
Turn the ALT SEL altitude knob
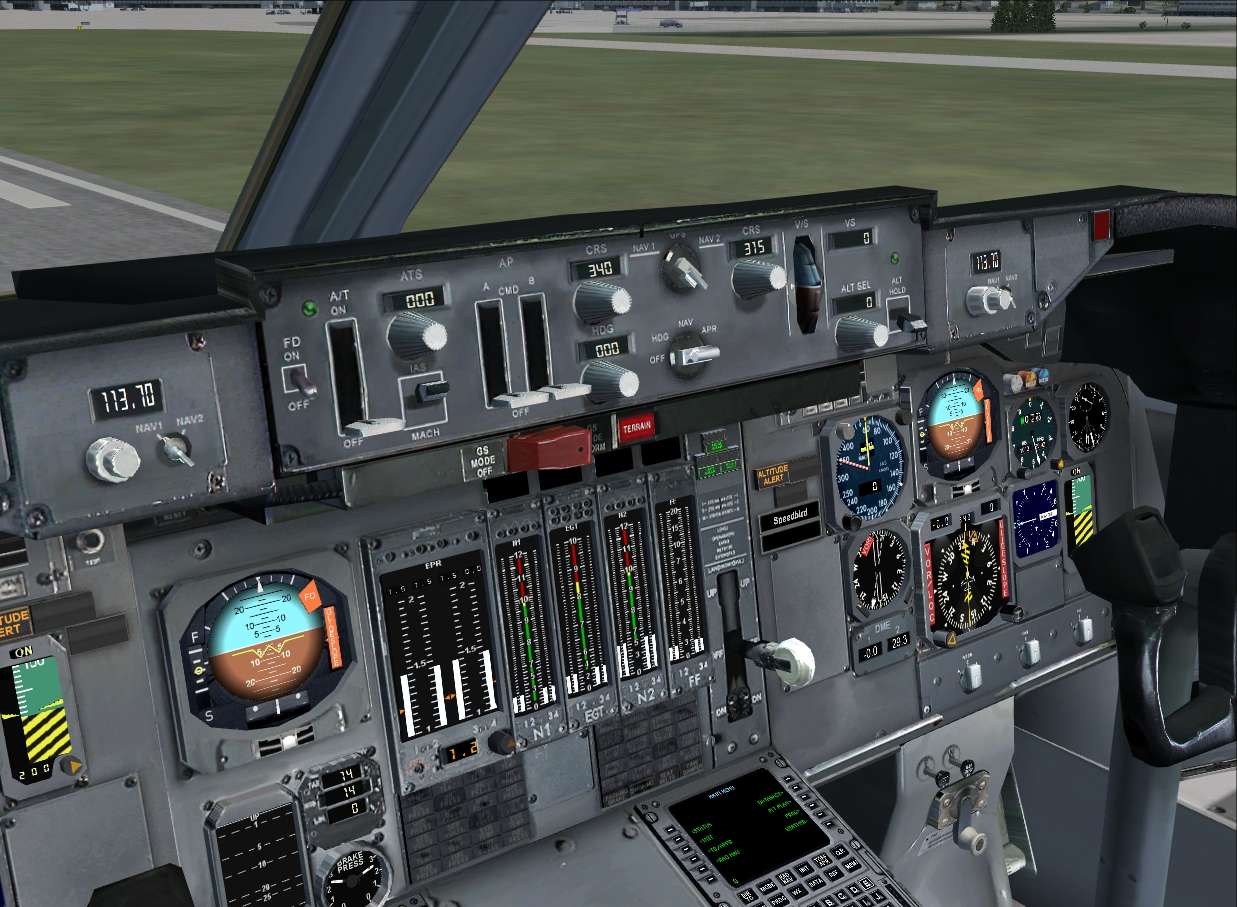(860, 333)
